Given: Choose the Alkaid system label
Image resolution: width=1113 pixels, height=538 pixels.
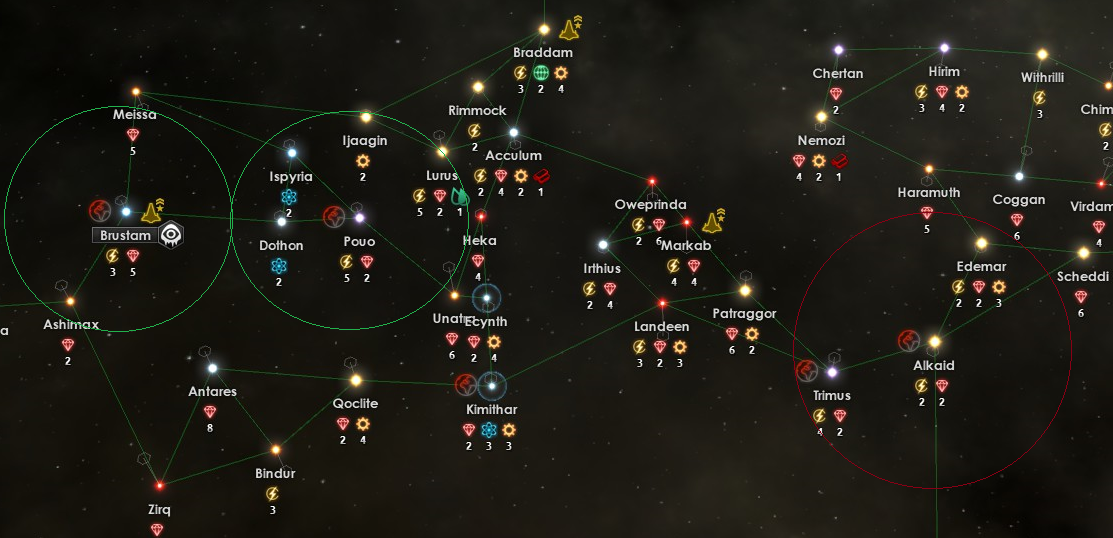Looking at the screenshot, I should [934, 365].
